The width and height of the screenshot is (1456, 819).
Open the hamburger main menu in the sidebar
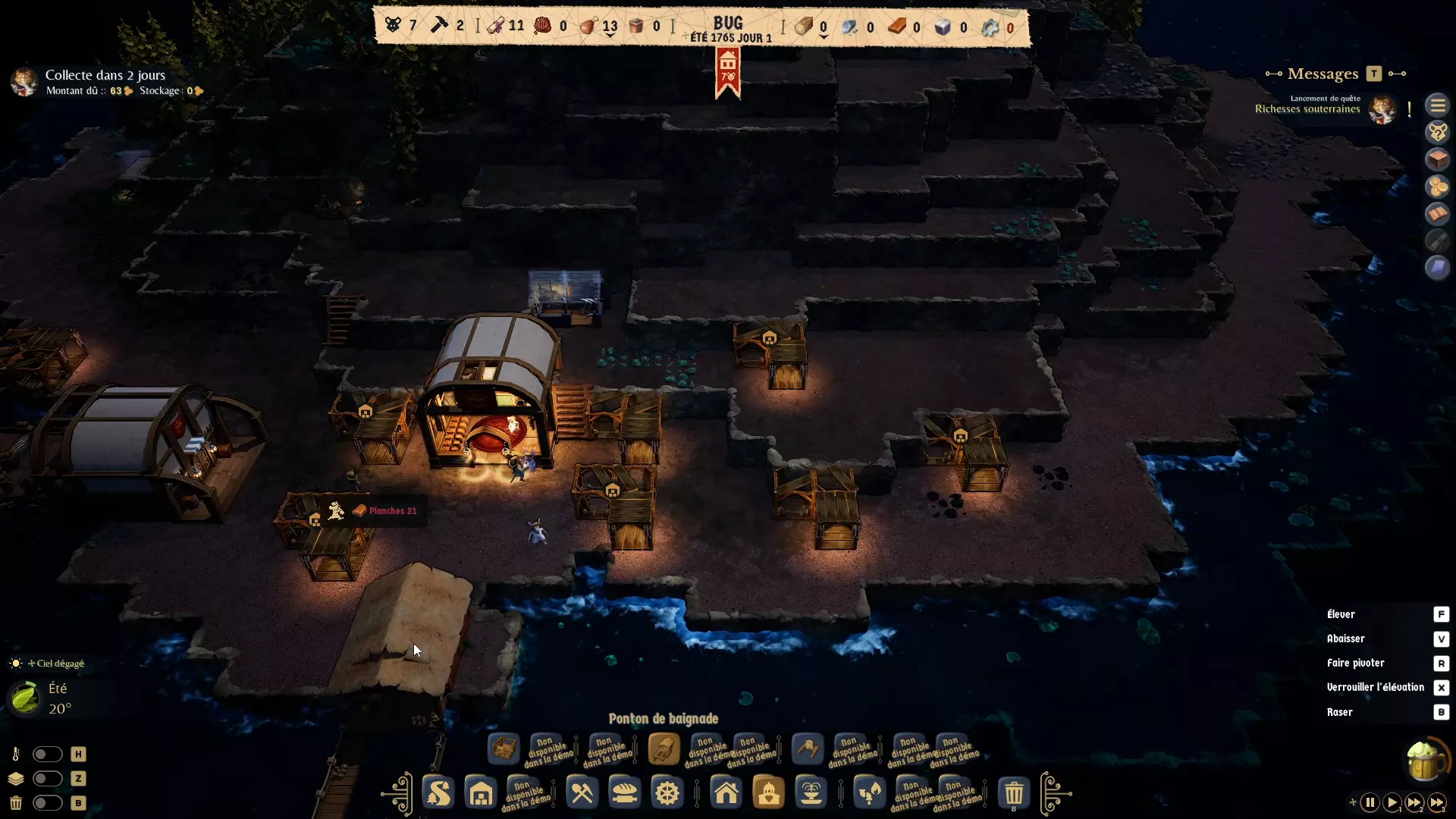point(1438,105)
